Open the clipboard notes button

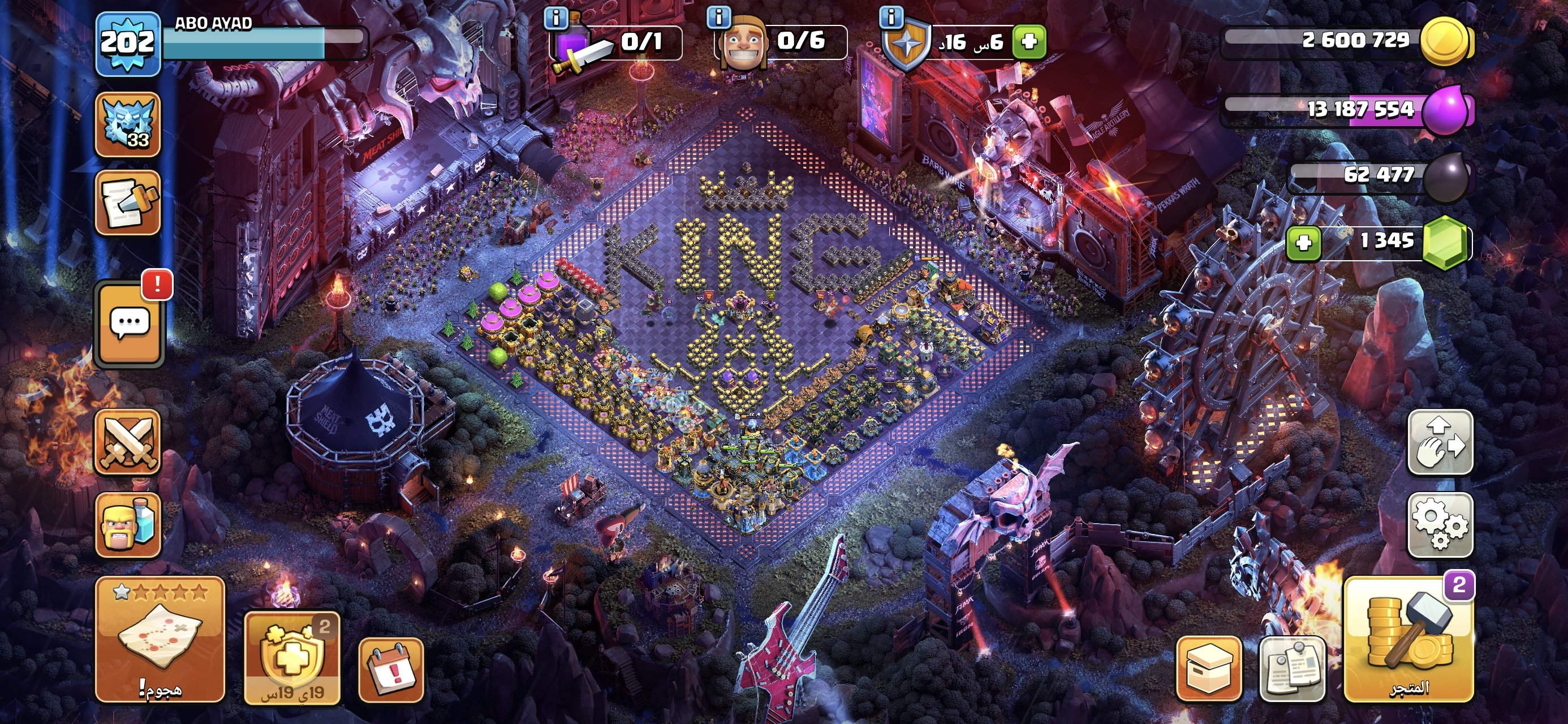click(x=1291, y=669)
